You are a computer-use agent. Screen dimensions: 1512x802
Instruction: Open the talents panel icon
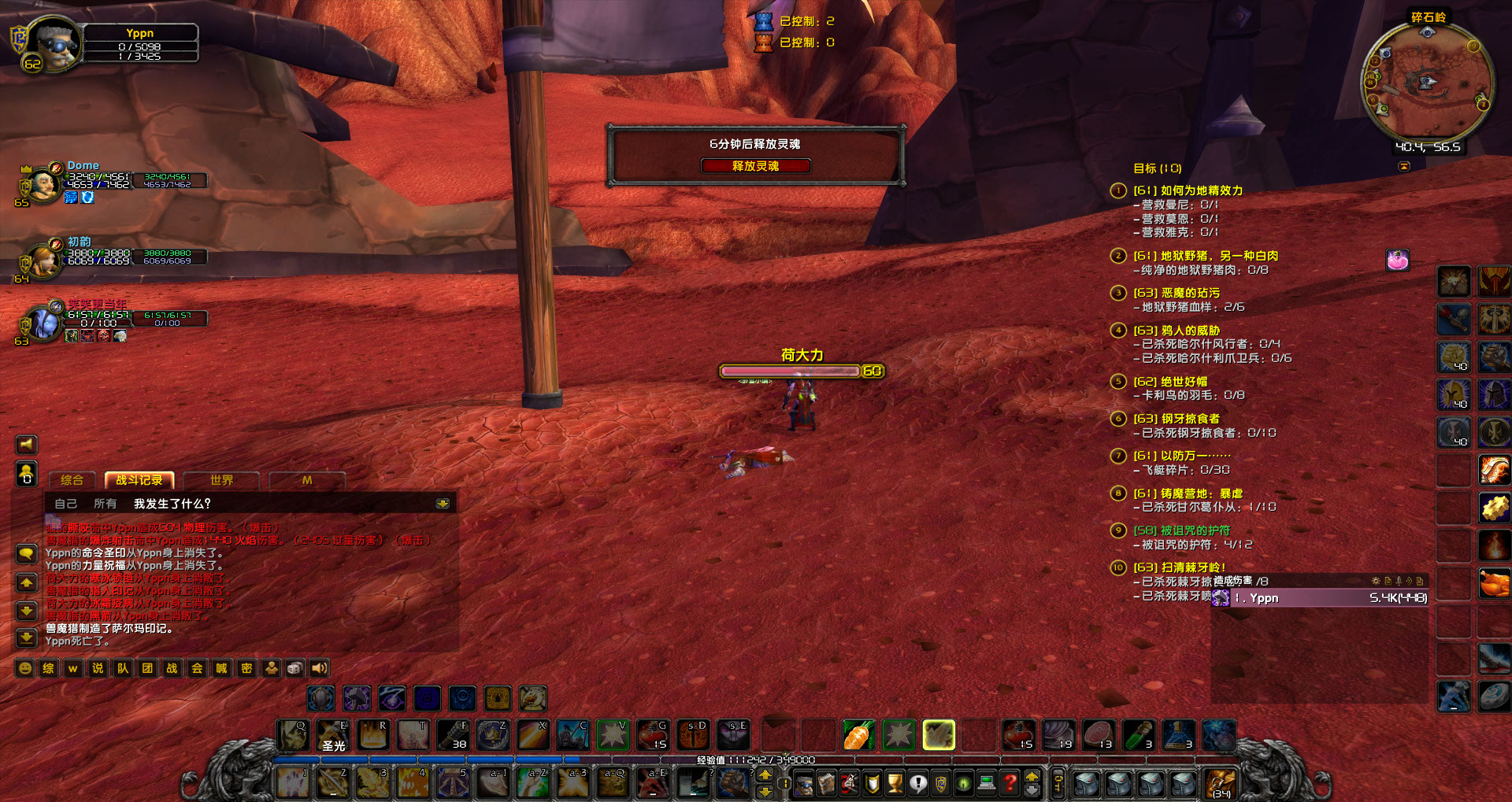coord(849,783)
